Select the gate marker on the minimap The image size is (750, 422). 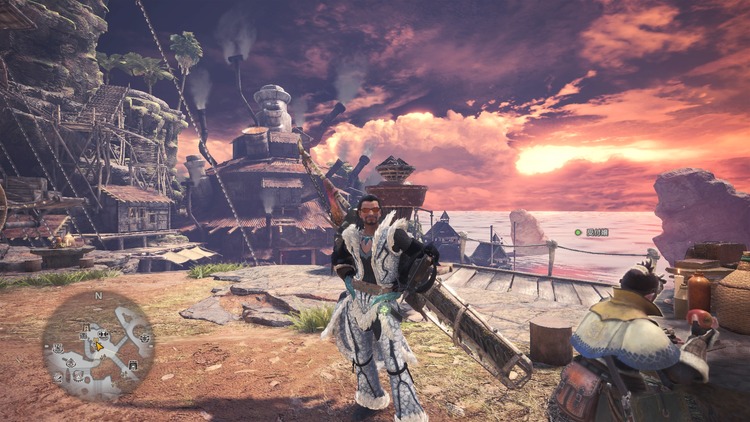(x=133, y=365)
